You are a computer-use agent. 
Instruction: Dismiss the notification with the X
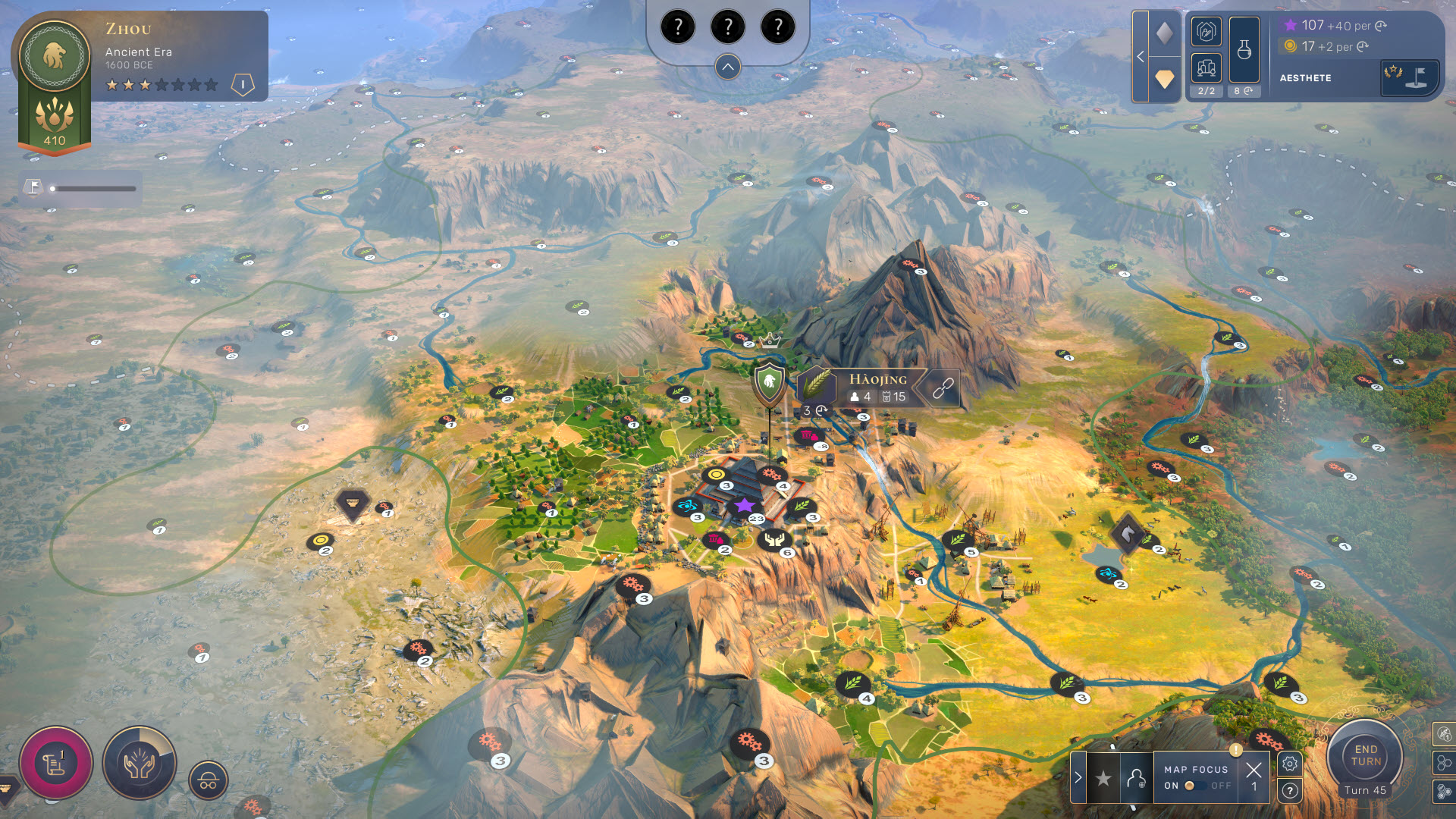pos(1254,770)
